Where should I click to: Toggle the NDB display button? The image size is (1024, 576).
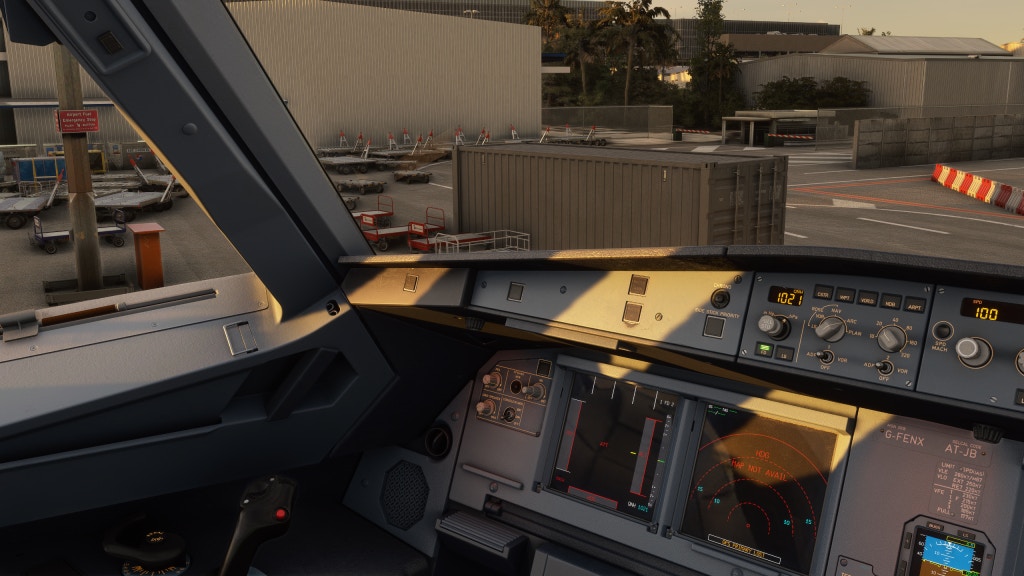(890, 302)
